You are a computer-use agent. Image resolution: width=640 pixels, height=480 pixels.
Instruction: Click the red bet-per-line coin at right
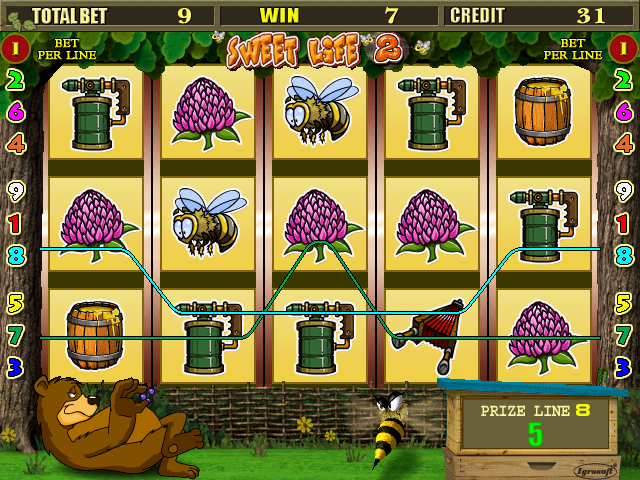coord(624,48)
